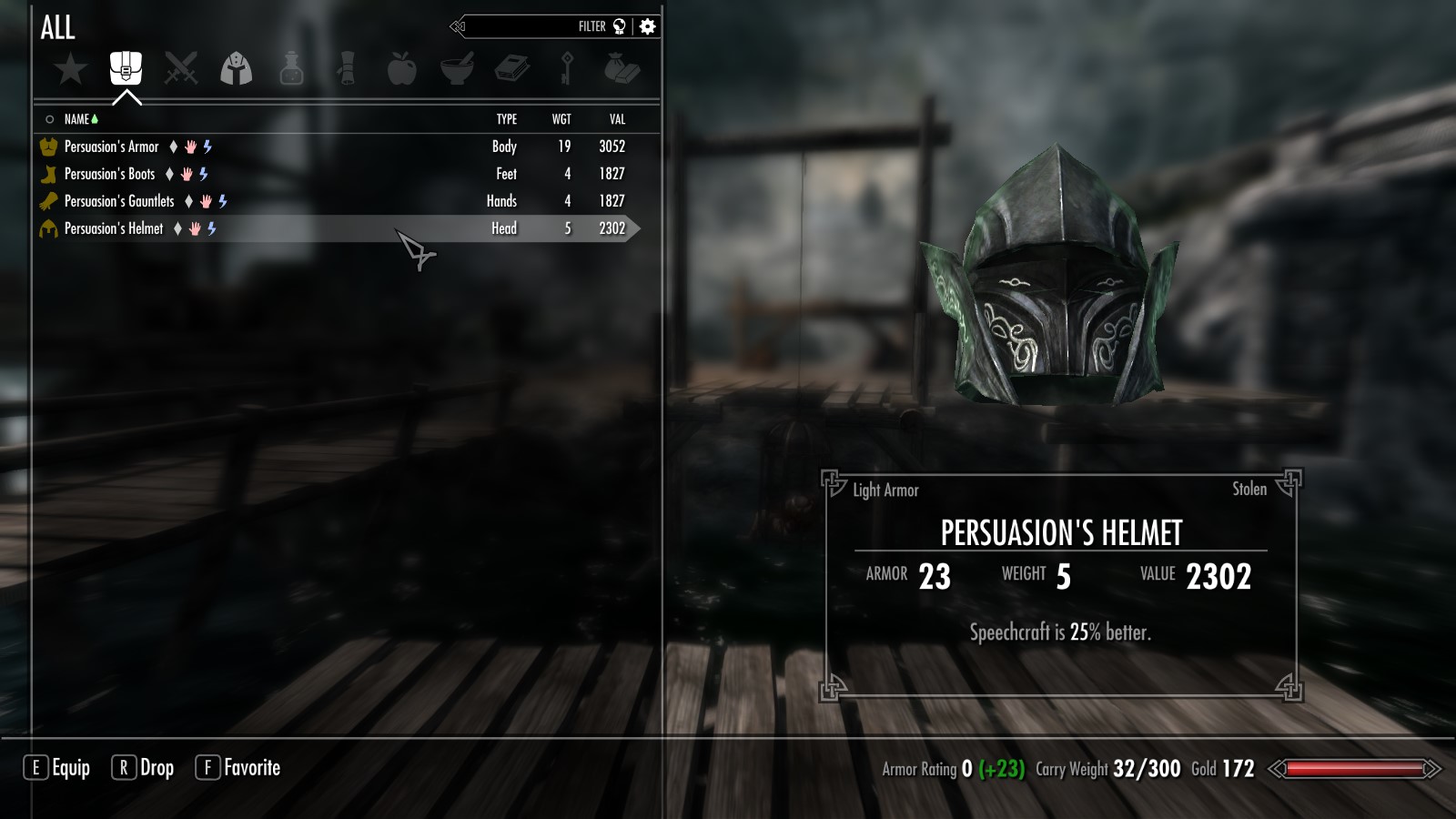Viewport: 1456px width, 819px height.
Task: Open the scrolls category tab
Action: [347, 68]
